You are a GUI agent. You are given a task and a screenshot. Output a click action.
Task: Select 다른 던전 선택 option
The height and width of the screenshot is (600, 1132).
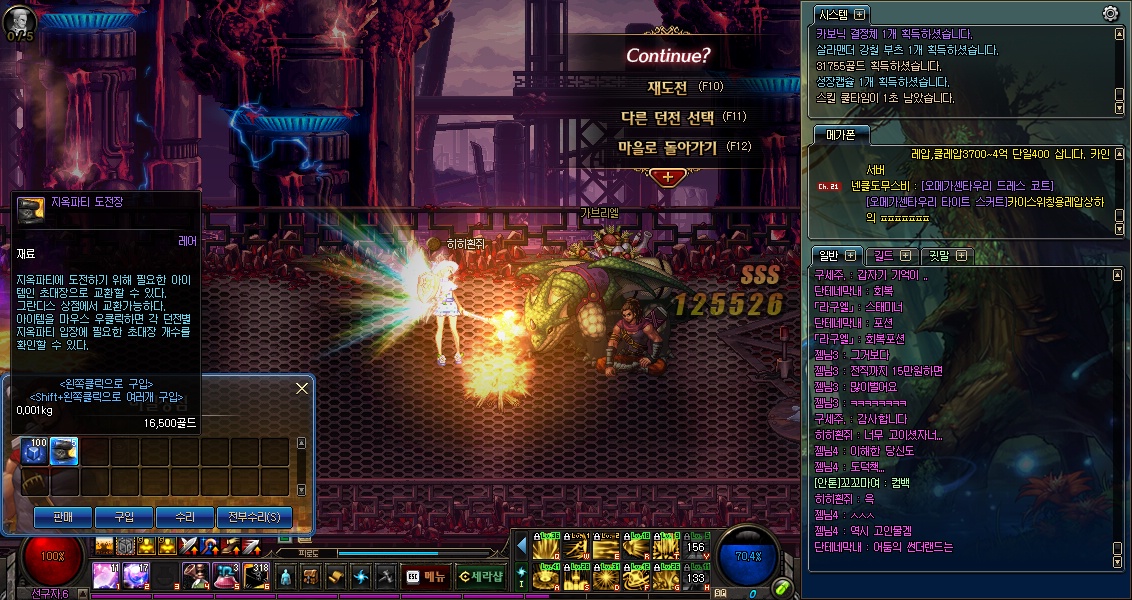(667, 117)
